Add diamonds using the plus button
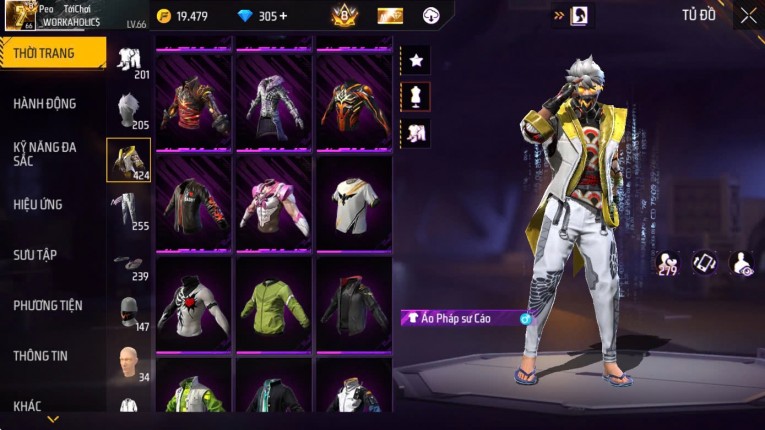The image size is (765, 430). point(283,16)
